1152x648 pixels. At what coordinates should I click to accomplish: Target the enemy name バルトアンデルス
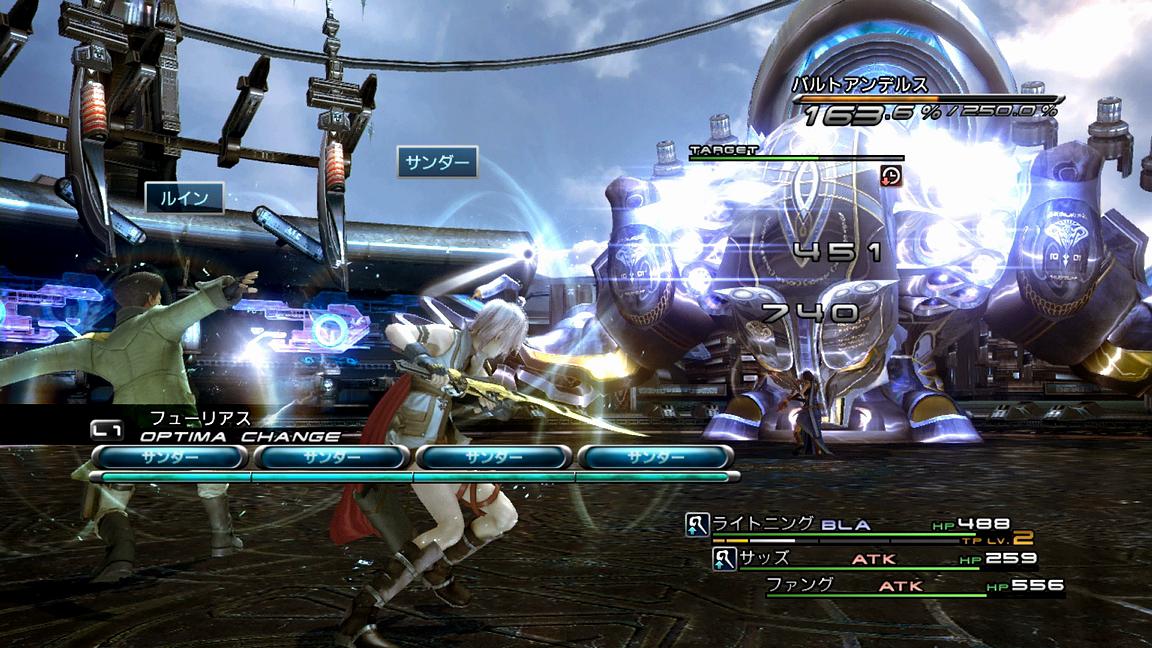click(858, 84)
